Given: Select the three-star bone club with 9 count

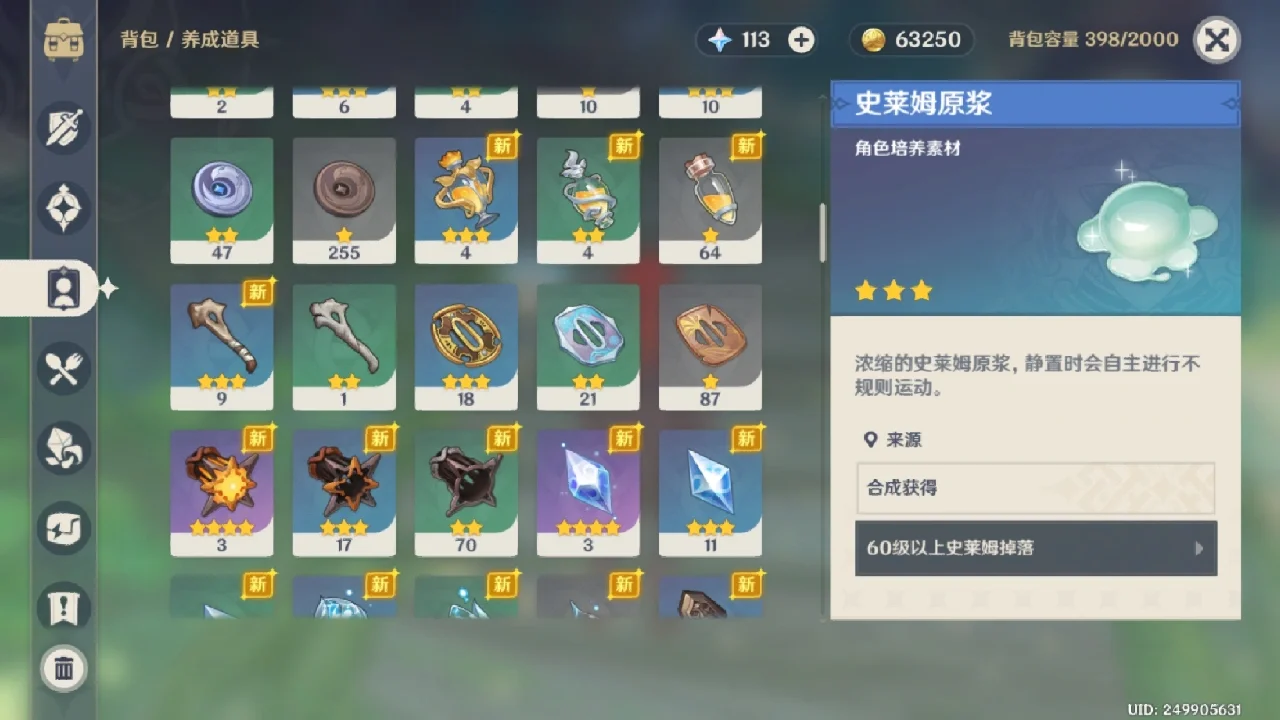Looking at the screenshot, I should click(221, 346).
